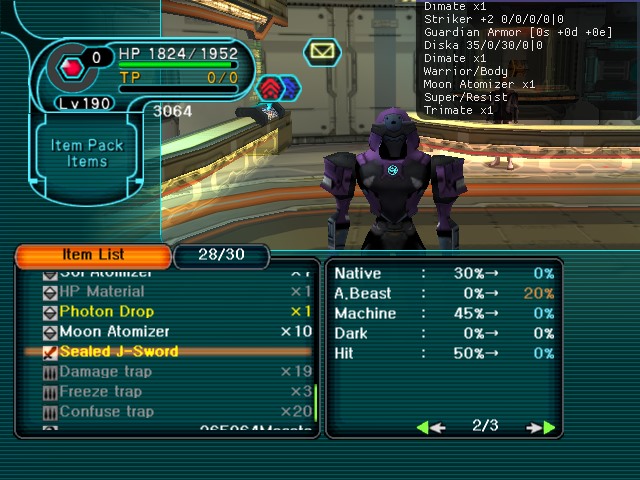This screenshot has width=640, height=480.
Task: Open the mail envelope icon
Action: pyautogui.click(x=322, y=51)
